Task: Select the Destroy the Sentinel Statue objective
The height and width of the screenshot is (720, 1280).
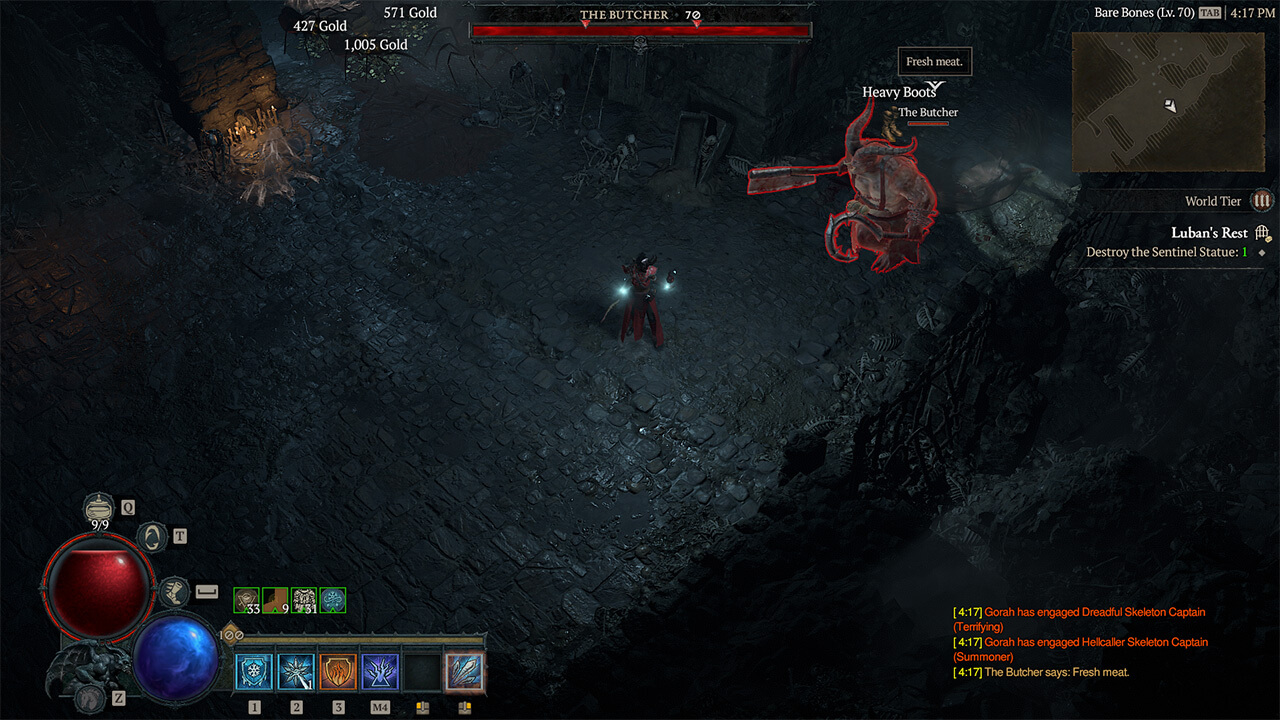Action: point(1165,252)
